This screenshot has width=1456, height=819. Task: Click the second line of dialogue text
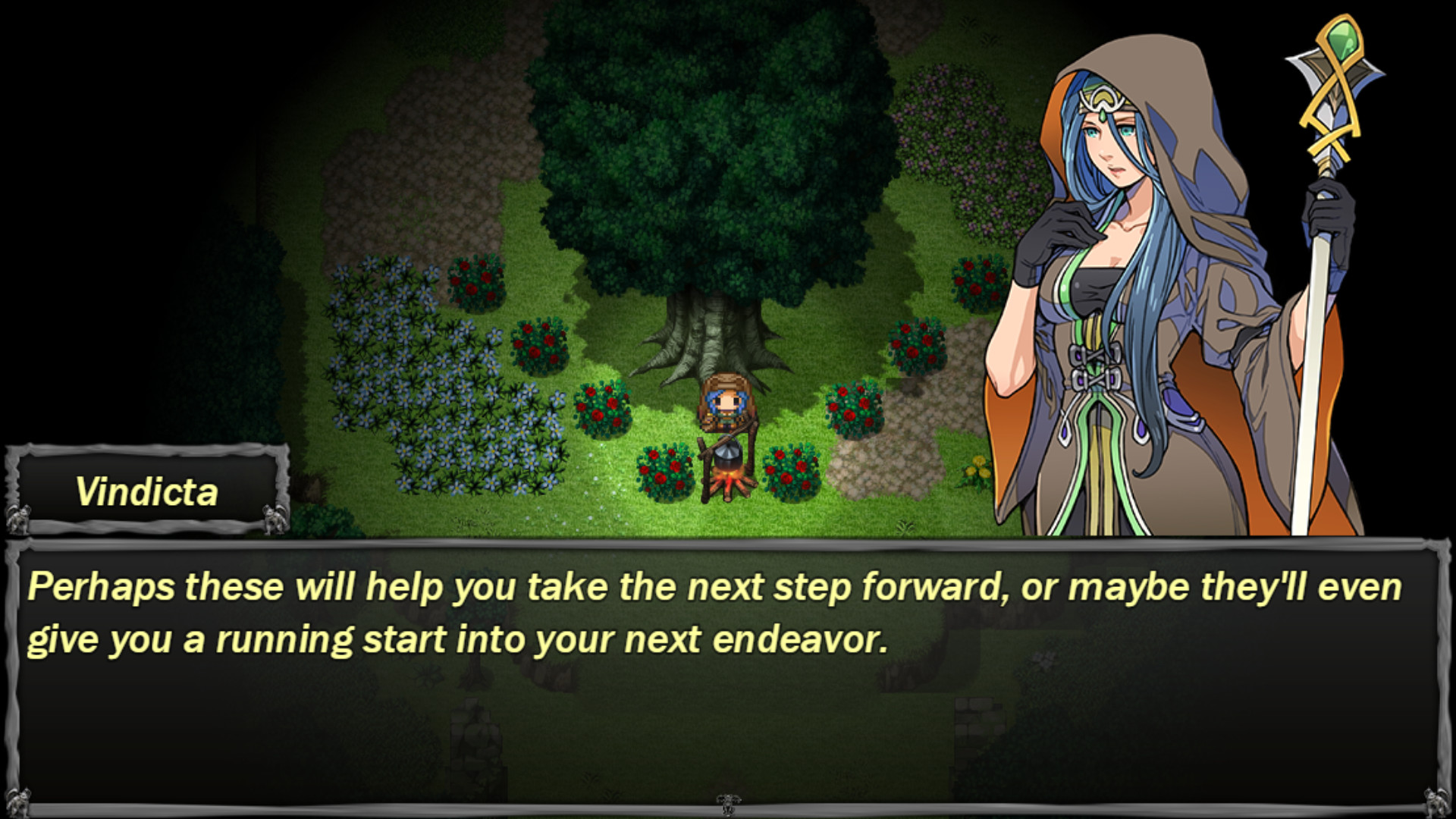(x=455, y=639)
